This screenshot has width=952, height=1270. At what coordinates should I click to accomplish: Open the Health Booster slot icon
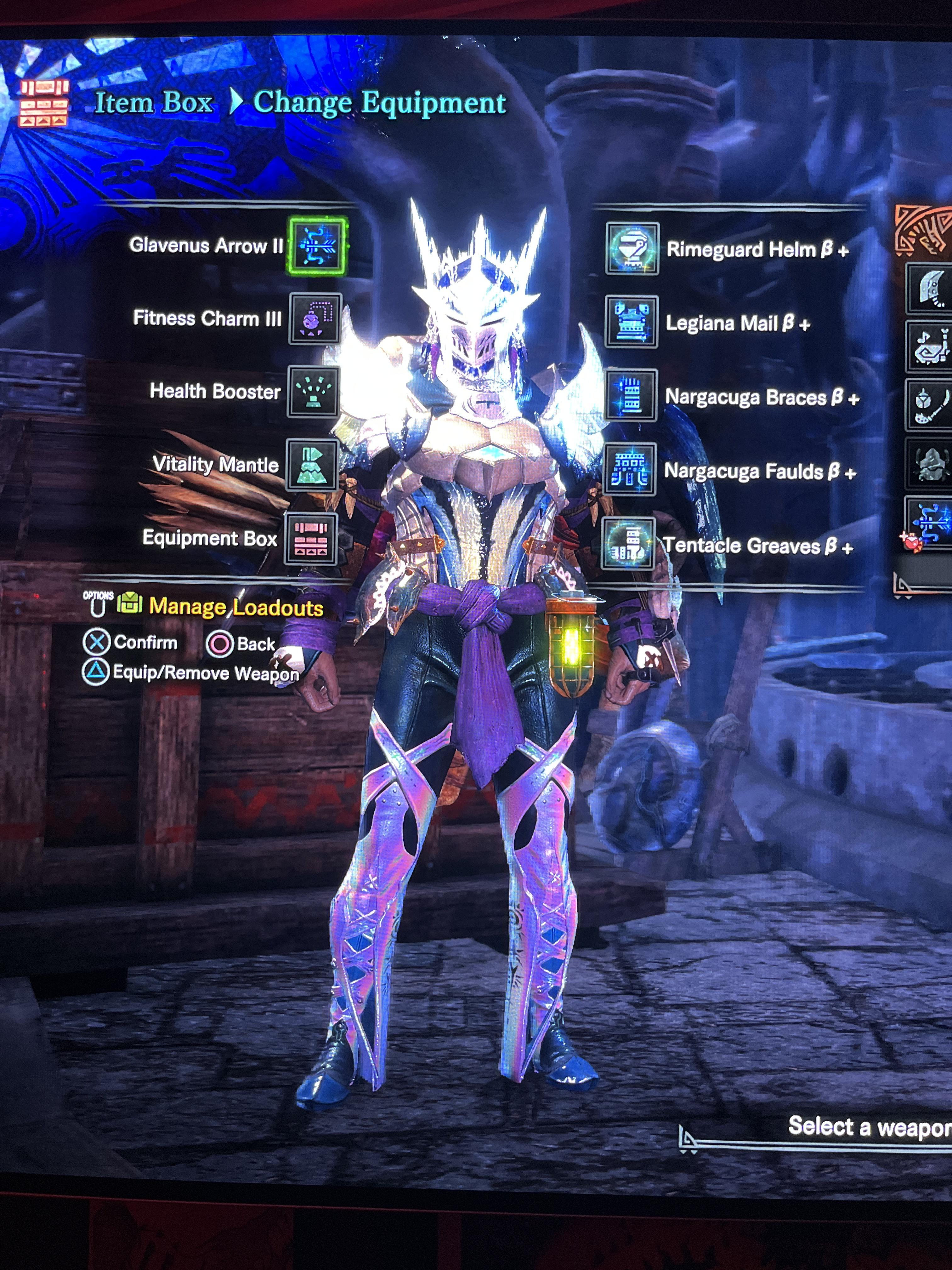313,393
